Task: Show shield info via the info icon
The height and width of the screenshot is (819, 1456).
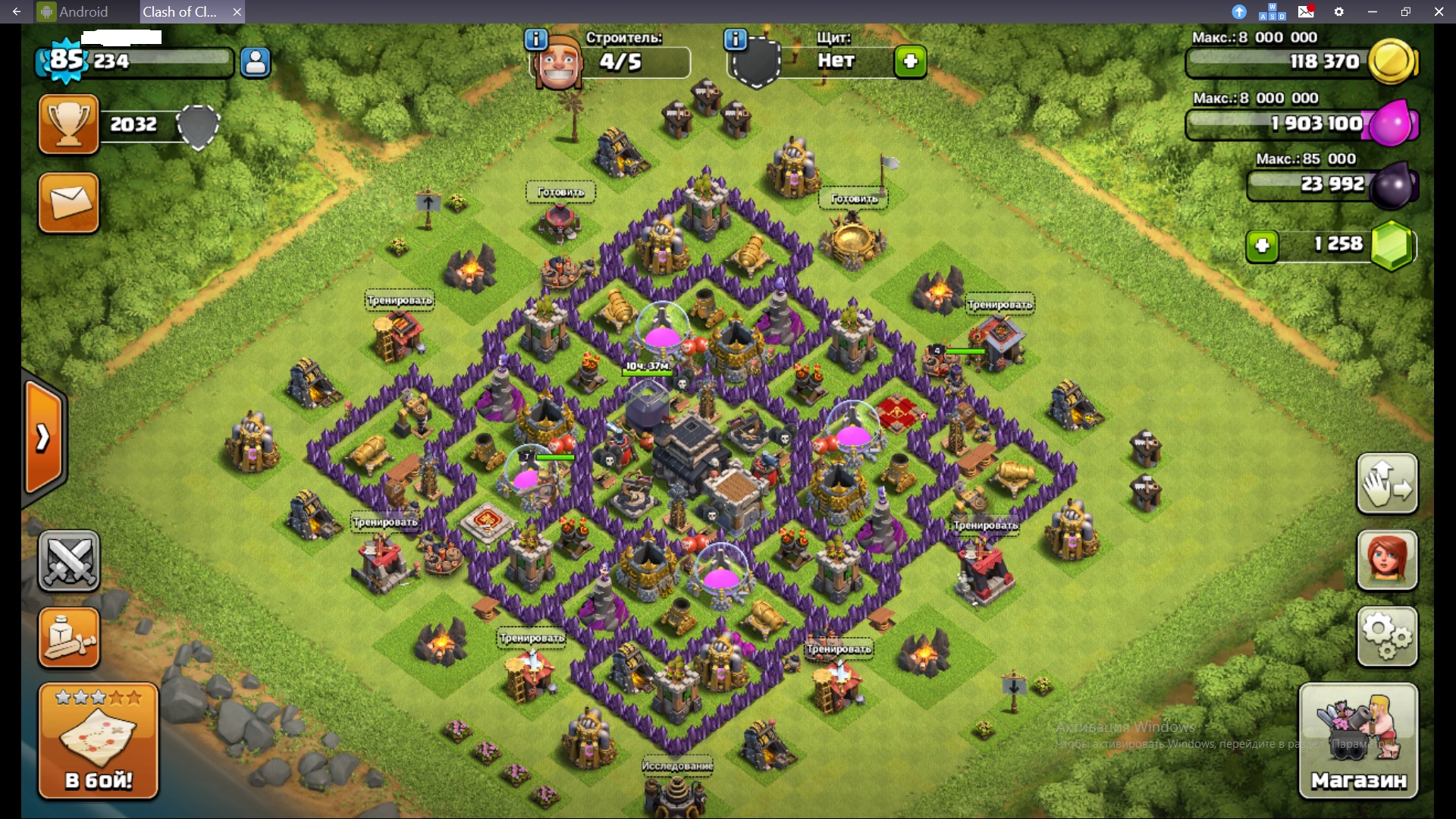Action: (x=736, y=39)
